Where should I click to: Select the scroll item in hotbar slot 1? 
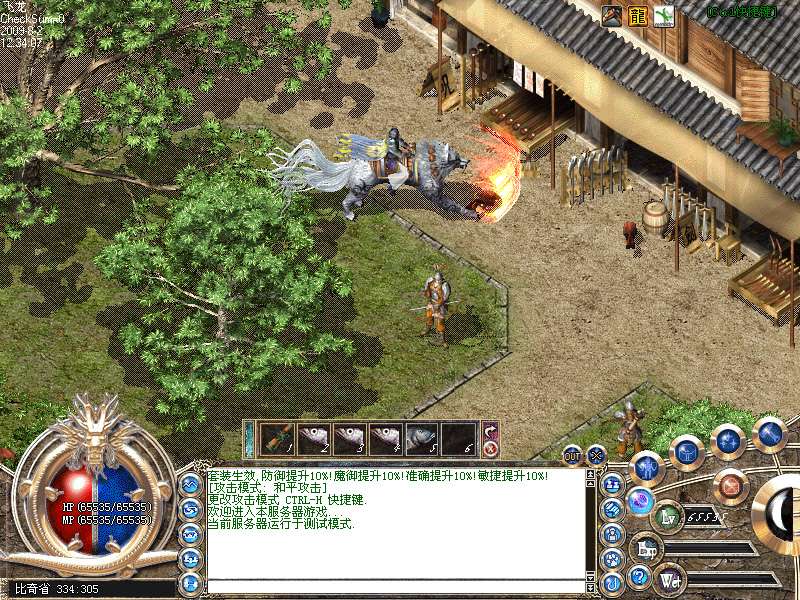277,438
